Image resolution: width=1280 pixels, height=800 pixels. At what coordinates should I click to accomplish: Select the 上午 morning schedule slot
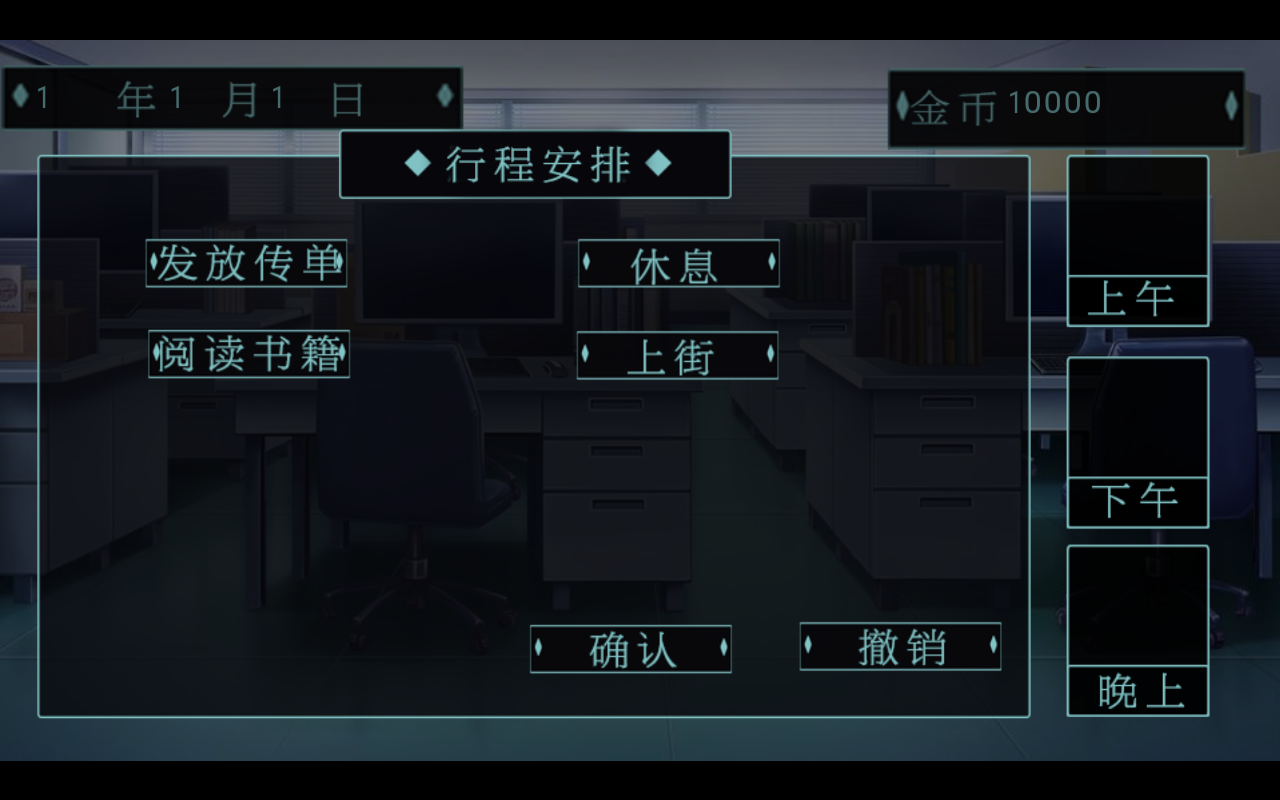point(1138,300)
